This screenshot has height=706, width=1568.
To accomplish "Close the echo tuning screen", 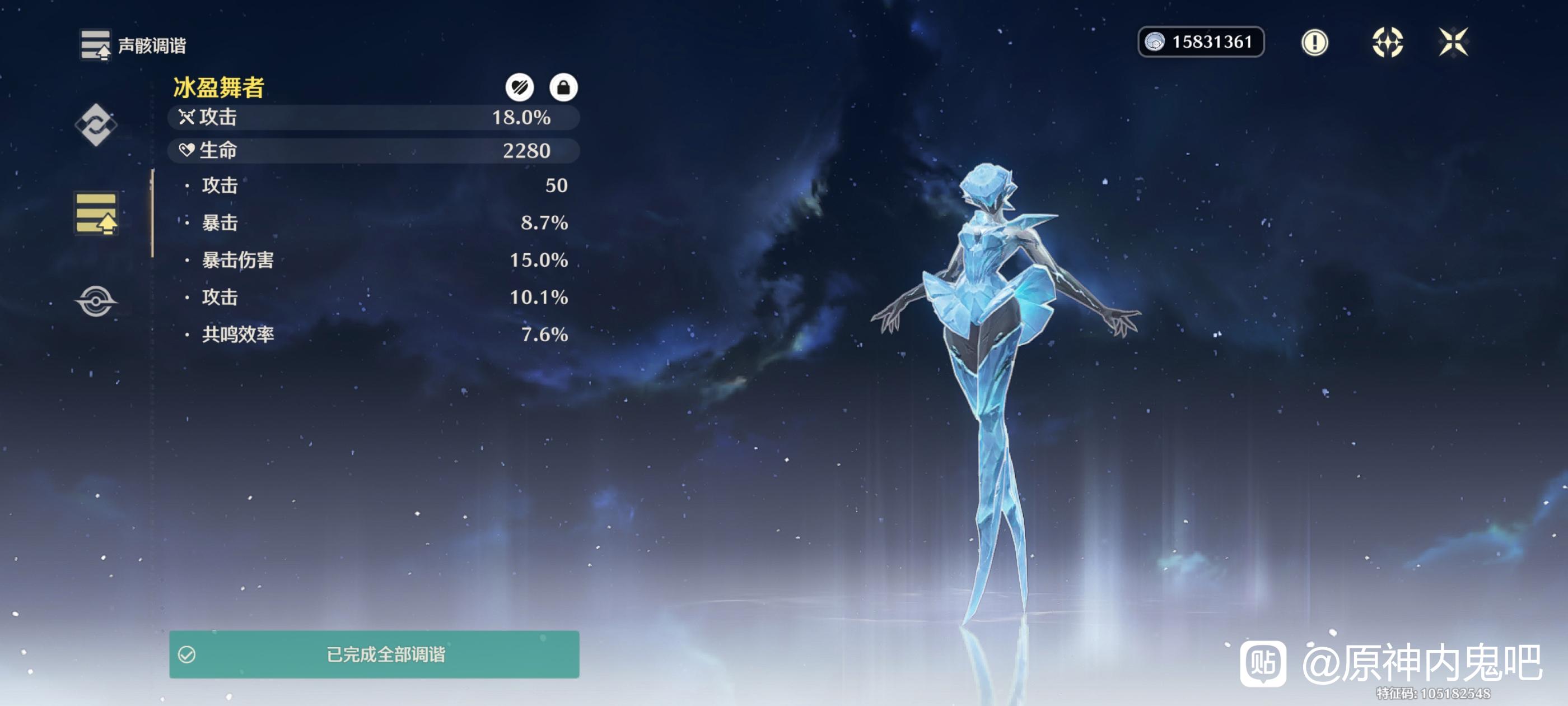I will (1453, 43).
